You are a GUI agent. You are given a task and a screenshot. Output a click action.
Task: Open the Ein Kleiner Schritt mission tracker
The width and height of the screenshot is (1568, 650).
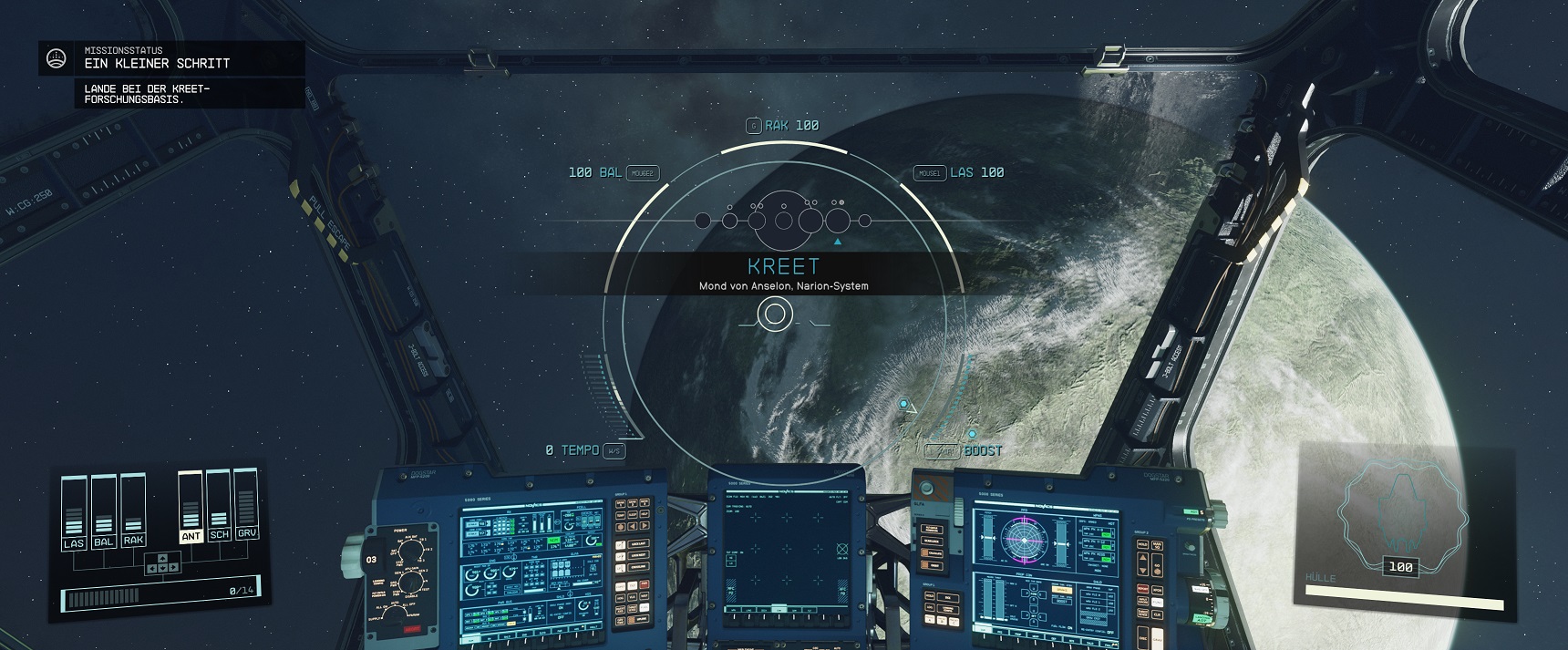coord(157,63)
